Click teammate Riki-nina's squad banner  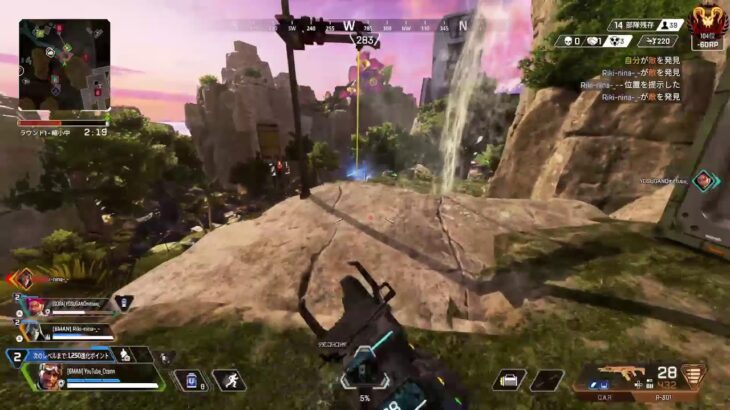point(80,328)
